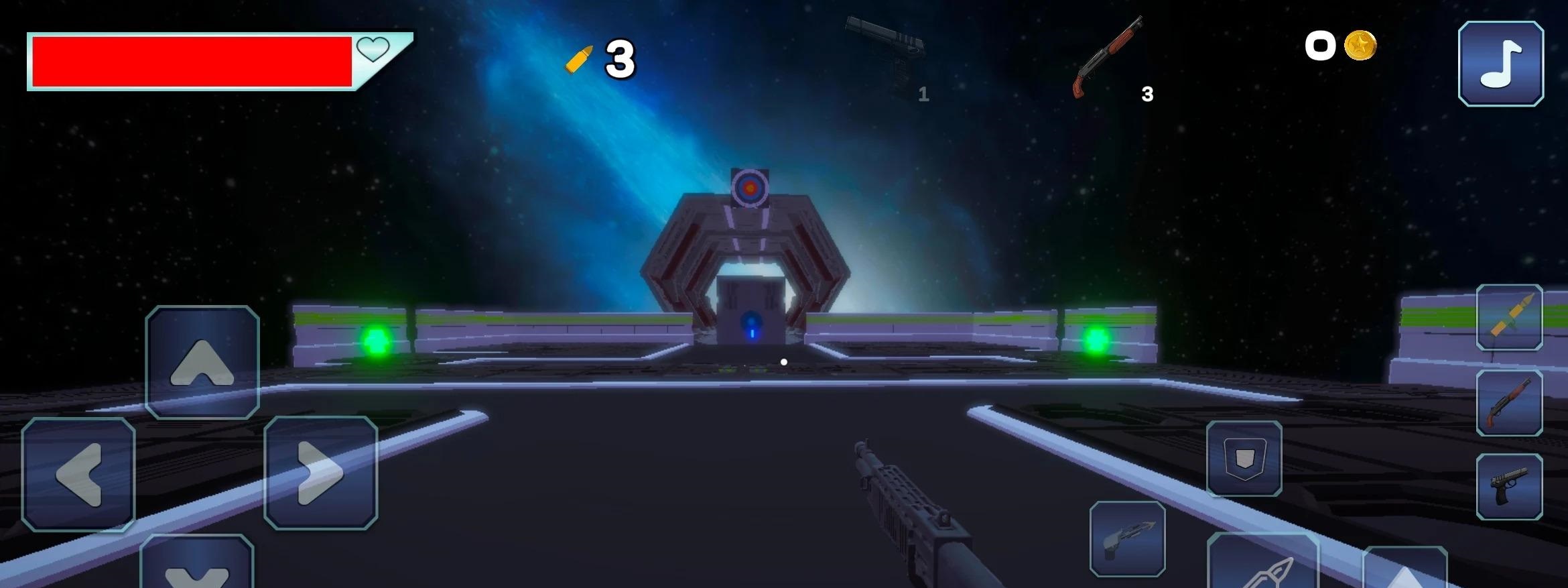The width and height of the screenshot is (1568, 588).
Task: Move forward with the up arrow
Action: (x=202, y=363)
